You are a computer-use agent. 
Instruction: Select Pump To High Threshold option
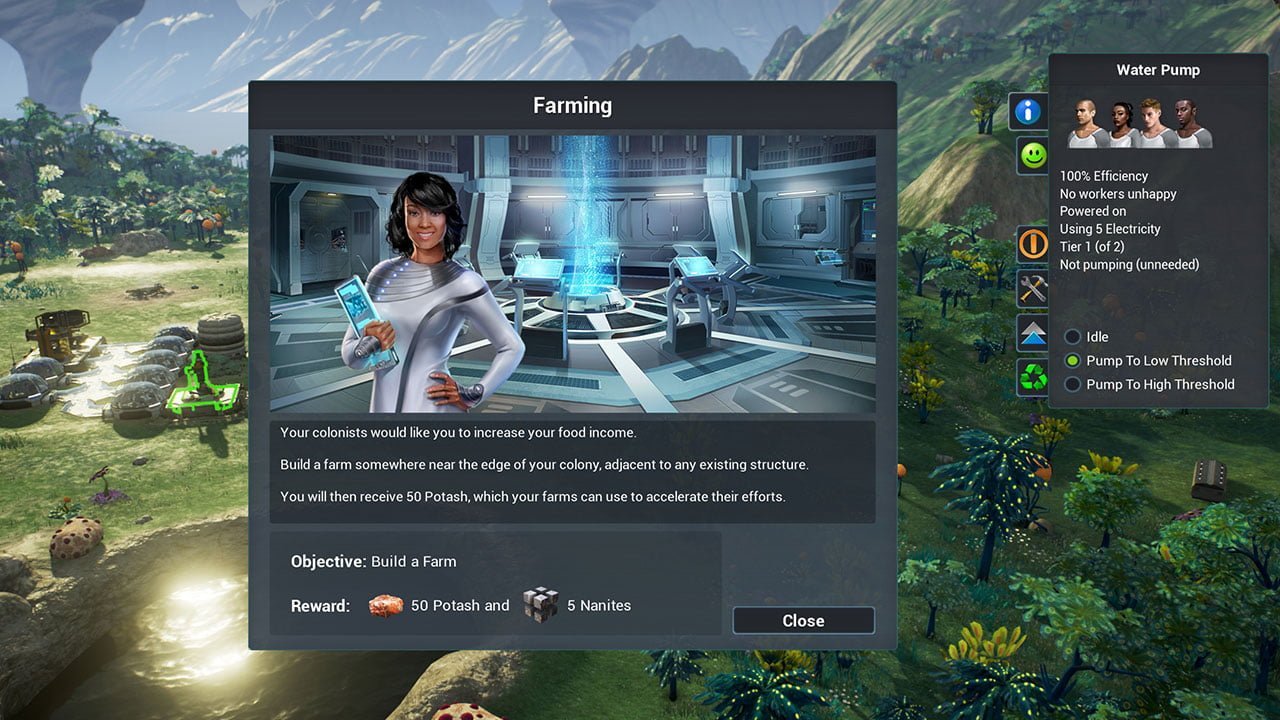click(1073, 385)
